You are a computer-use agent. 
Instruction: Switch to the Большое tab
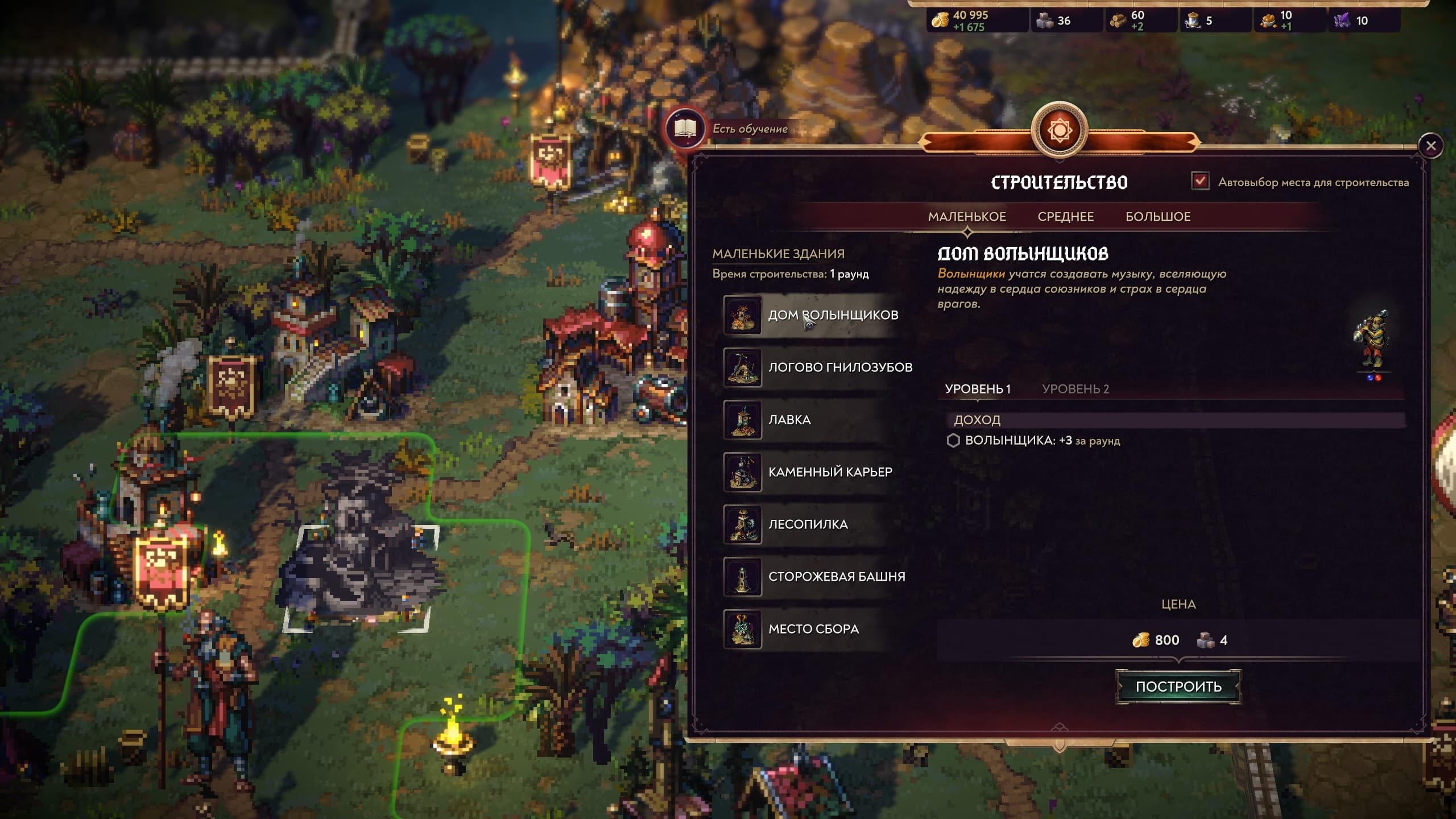pos(1157,217)
